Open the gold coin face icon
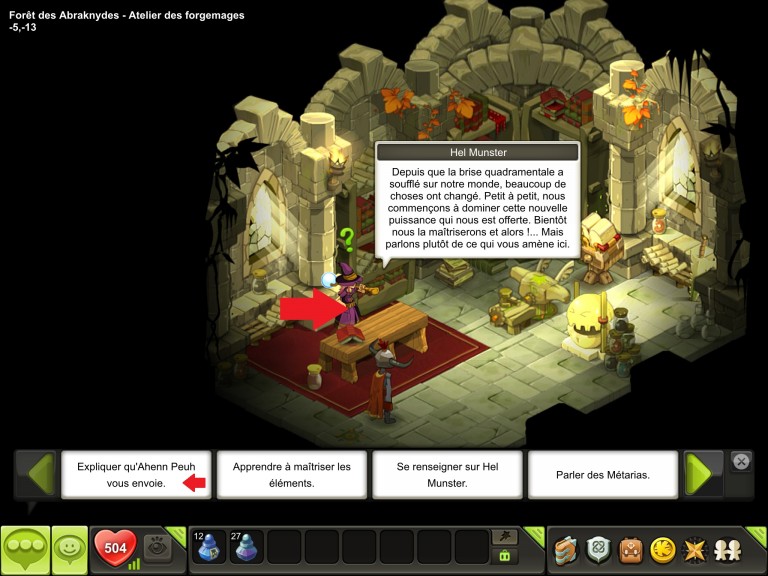This screenshot has width=768, height=576. pyautogui.click(x=662, y=549)
